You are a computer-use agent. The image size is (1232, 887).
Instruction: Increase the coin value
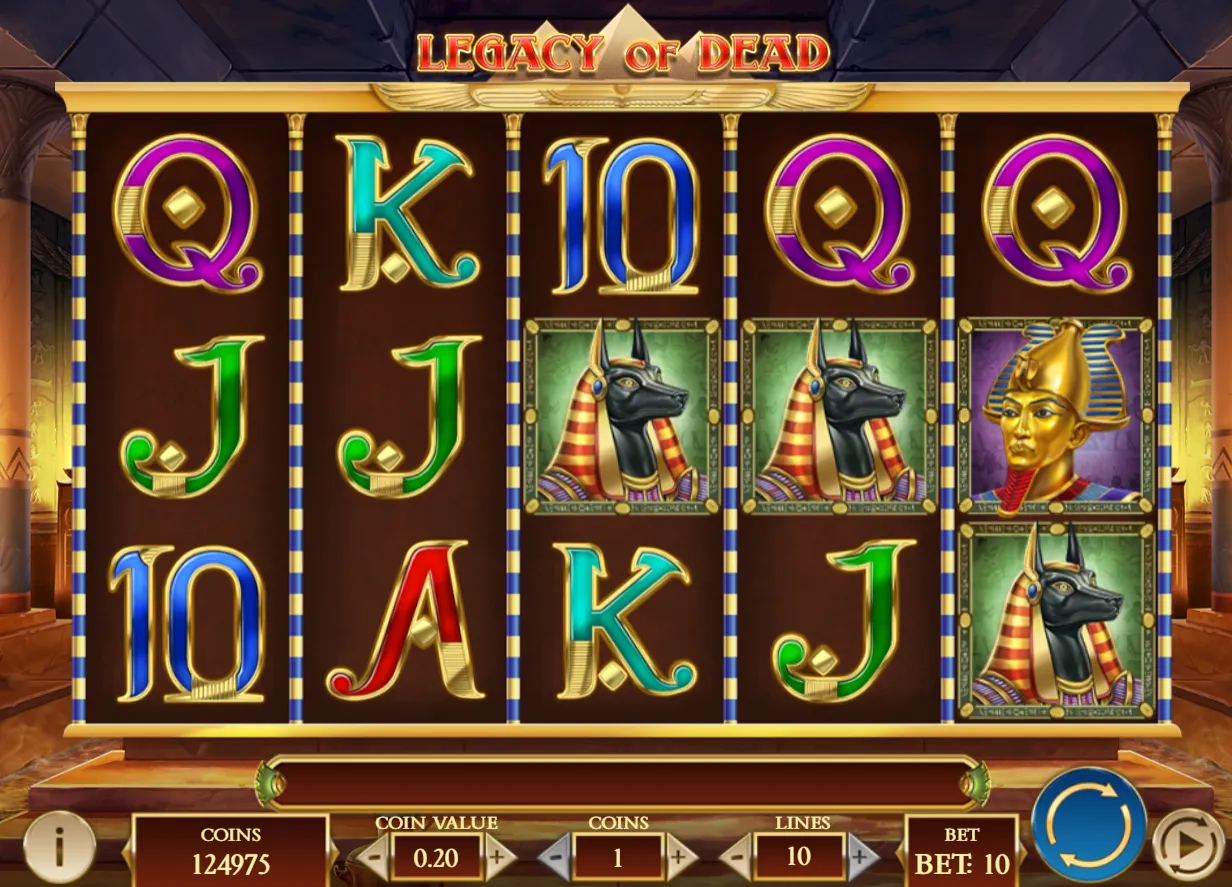(x=499, y=857)
